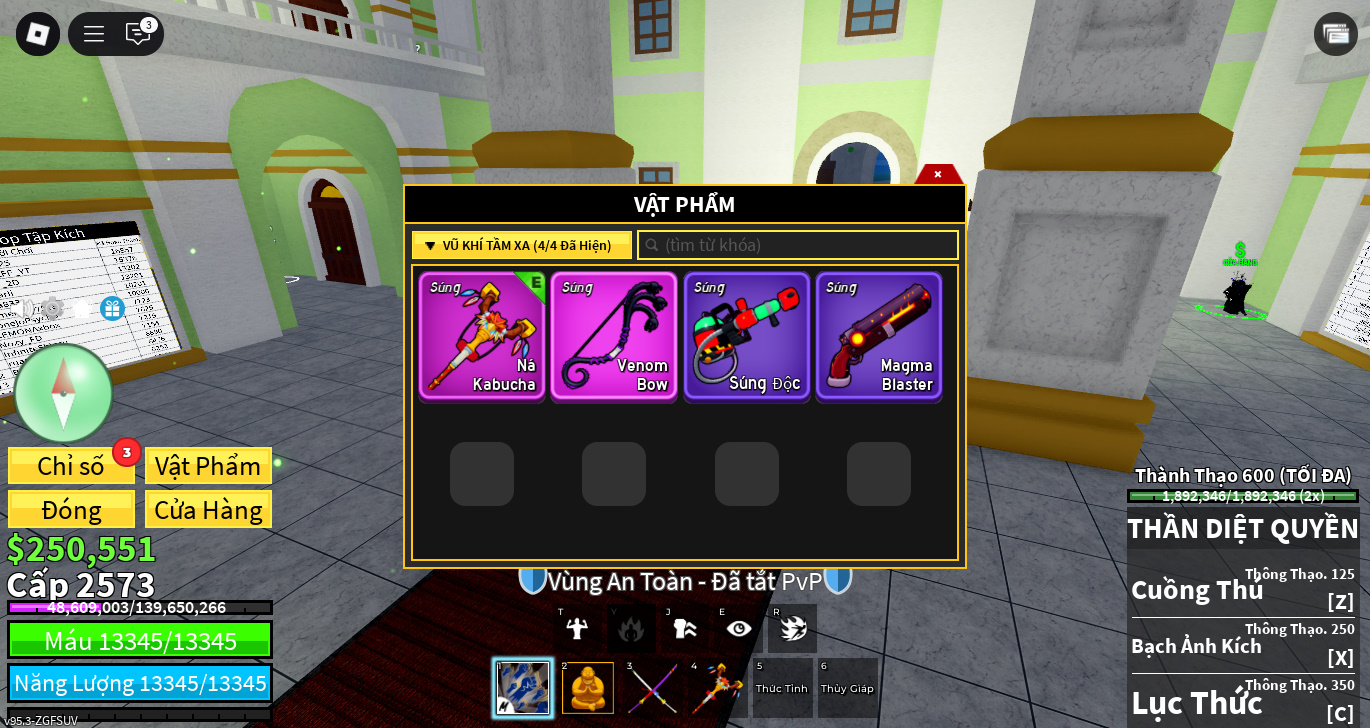Select the Súng Độc gun item
1370x728 pixels.
(746, 336)
